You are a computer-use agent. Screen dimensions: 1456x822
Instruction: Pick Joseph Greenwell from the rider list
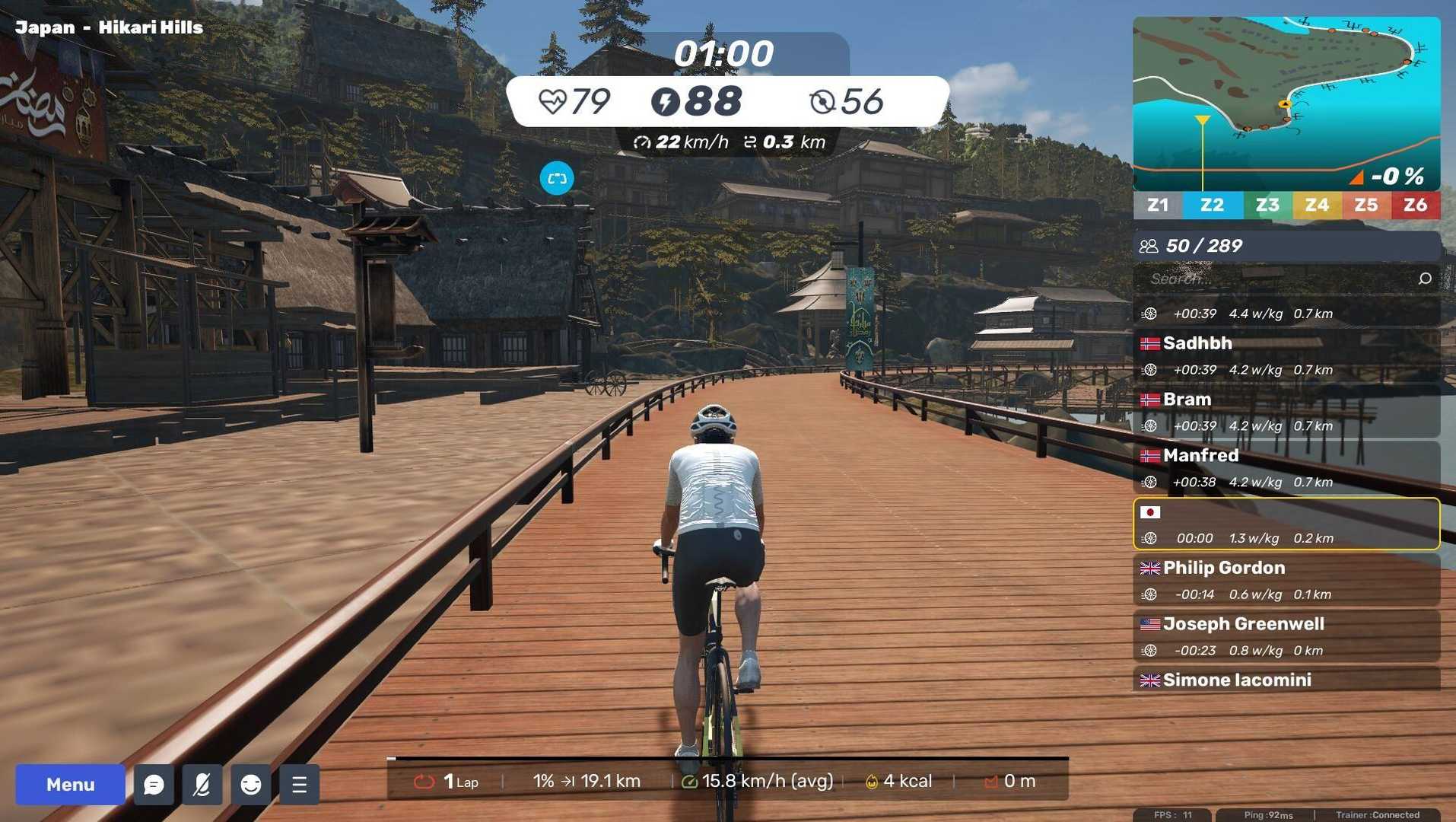[1286, 636]
